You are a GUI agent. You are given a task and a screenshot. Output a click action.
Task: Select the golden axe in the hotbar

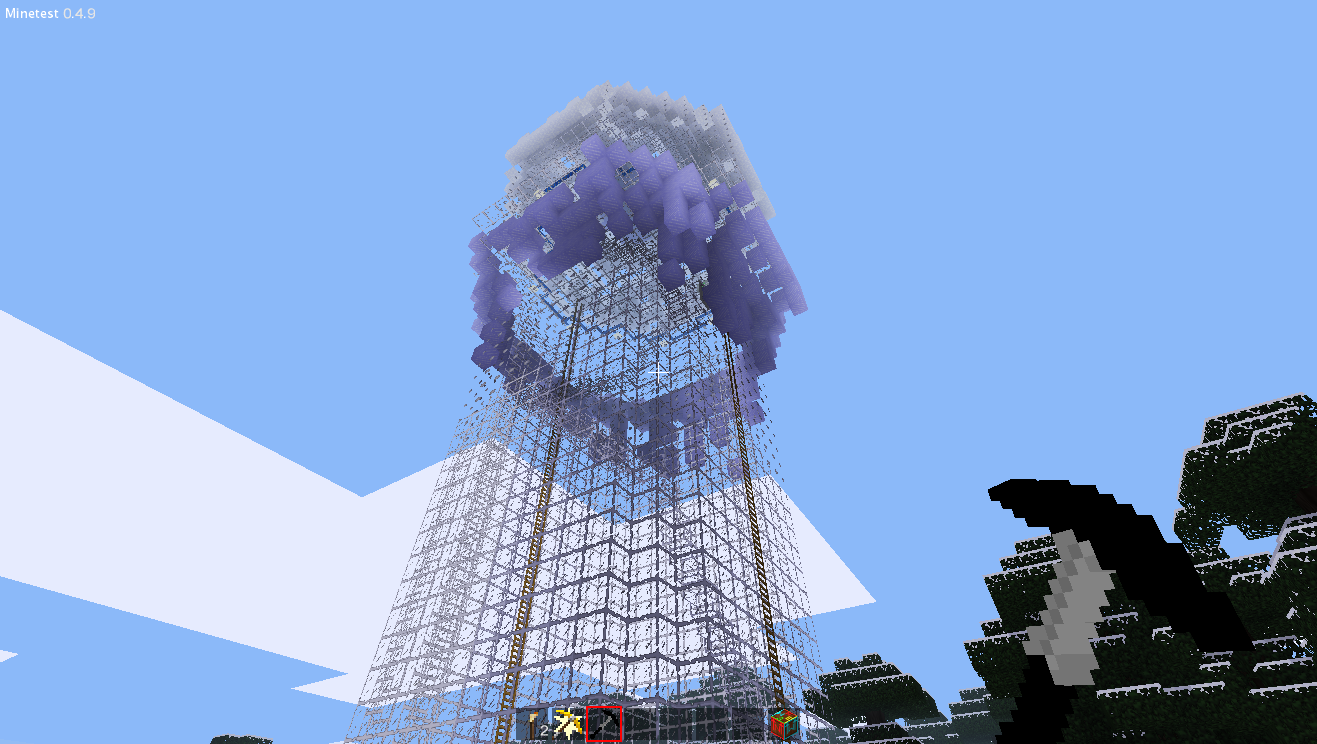[568, 722]
